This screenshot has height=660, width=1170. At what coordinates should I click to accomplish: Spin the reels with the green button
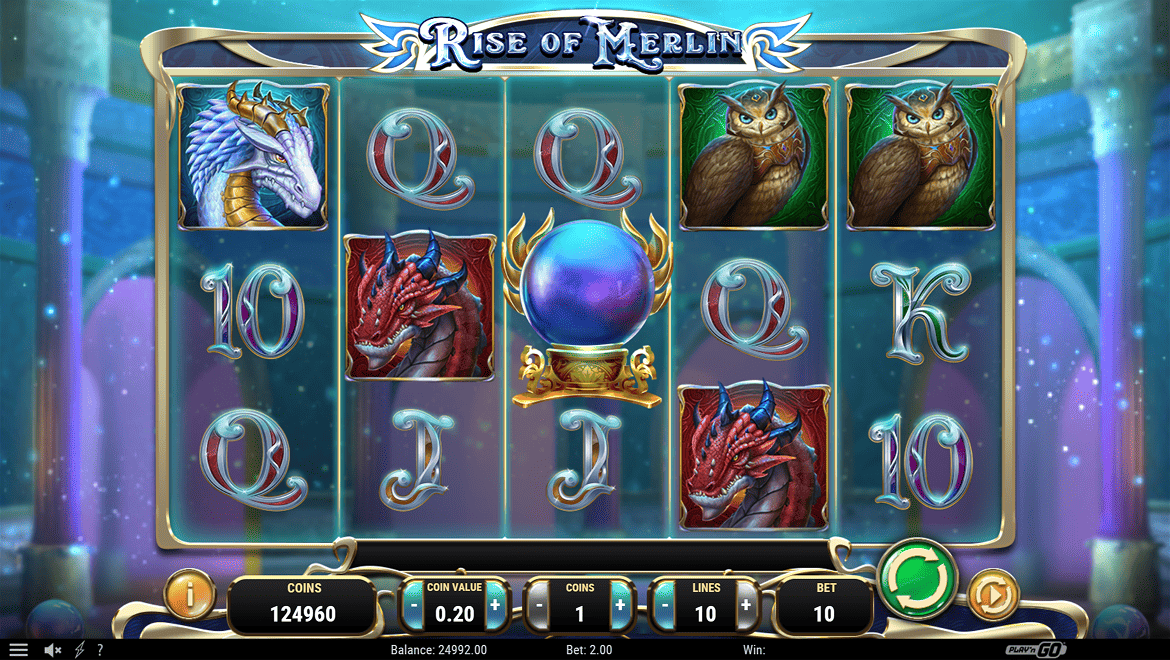coord(918,579)
